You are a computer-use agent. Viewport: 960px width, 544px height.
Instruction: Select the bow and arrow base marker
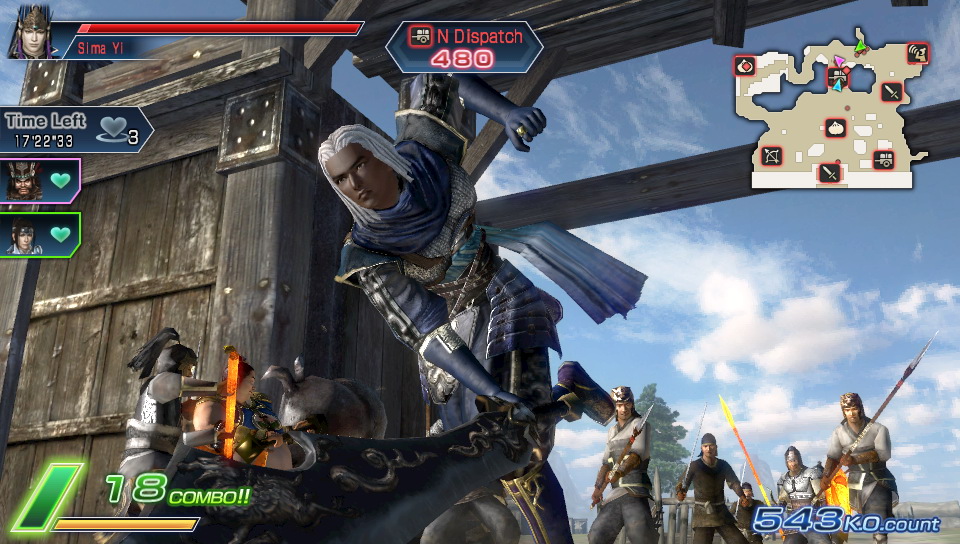coord(771,155)
